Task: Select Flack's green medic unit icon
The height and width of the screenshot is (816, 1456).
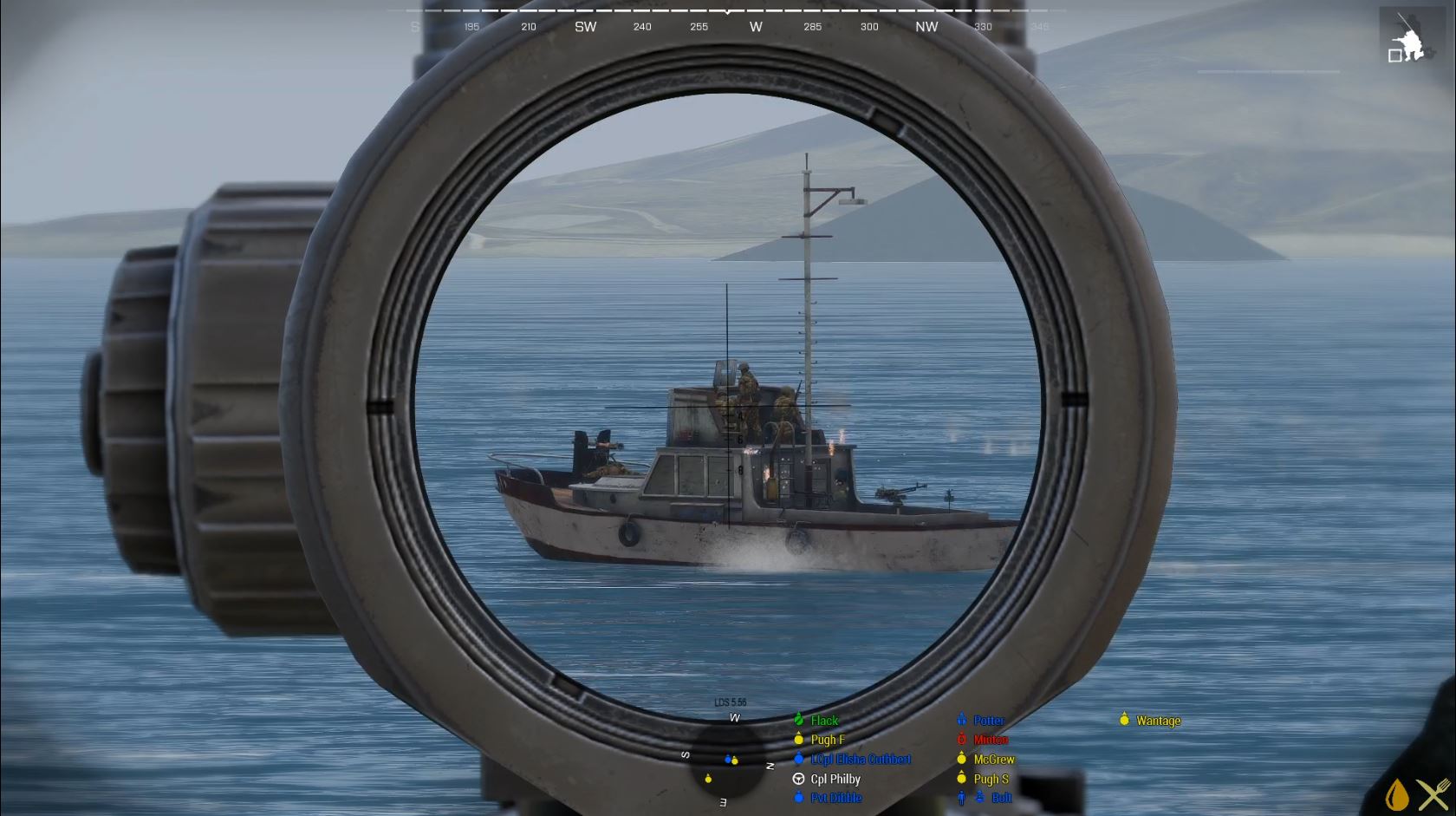Action: click(799, 720)
